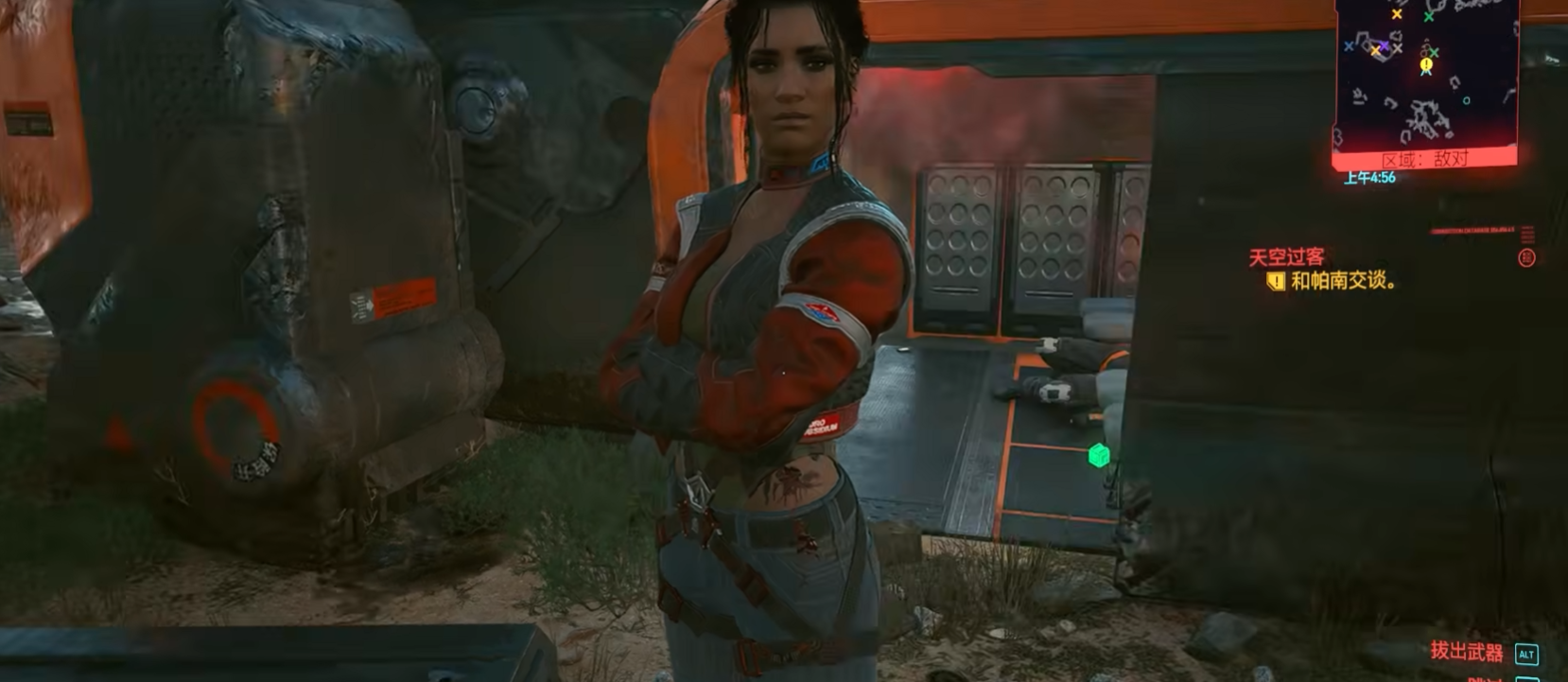
Task: Click the 和帕南交谈 objective
Action: (x=1343, y=281)
